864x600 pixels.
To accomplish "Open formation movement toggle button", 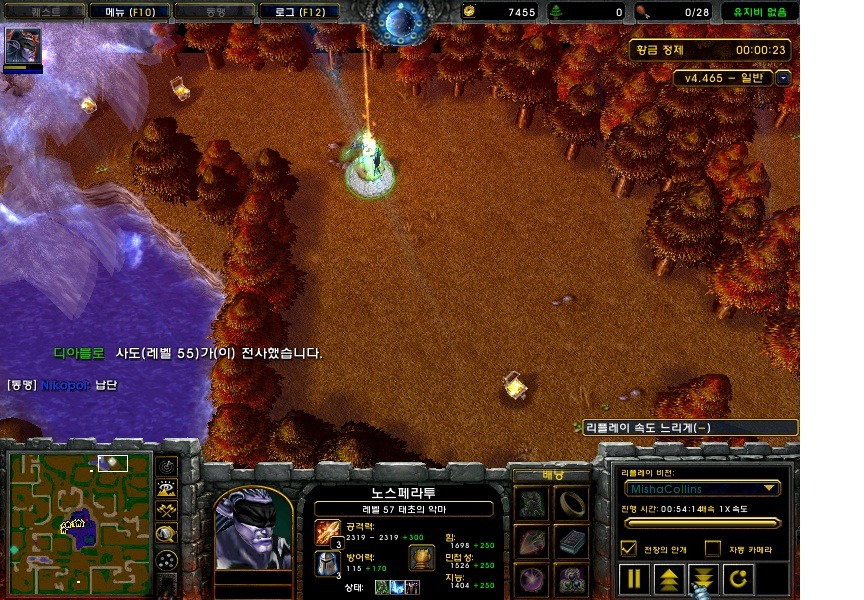I will coord(167,557).
